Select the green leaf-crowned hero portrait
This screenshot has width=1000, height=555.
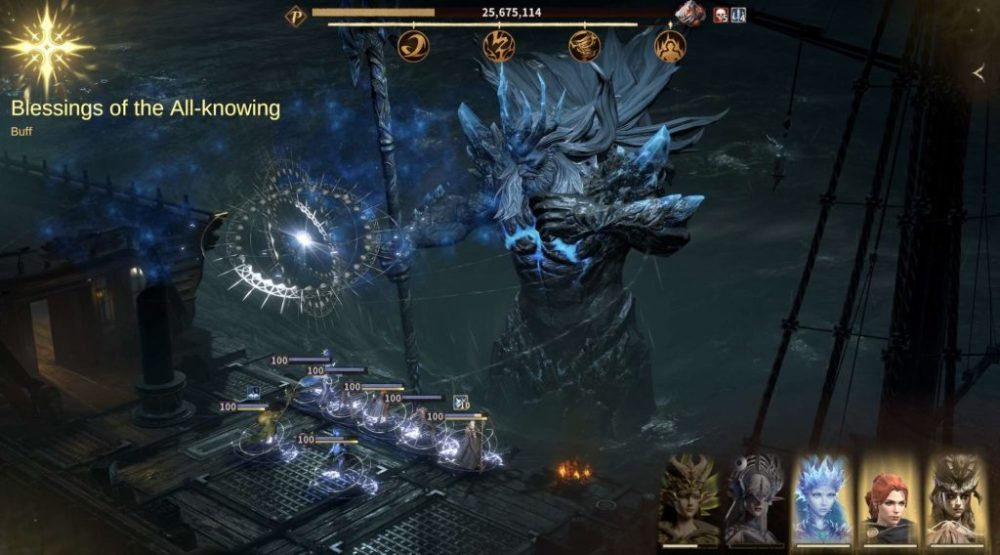pyautogui.click(x=689, y=498)
